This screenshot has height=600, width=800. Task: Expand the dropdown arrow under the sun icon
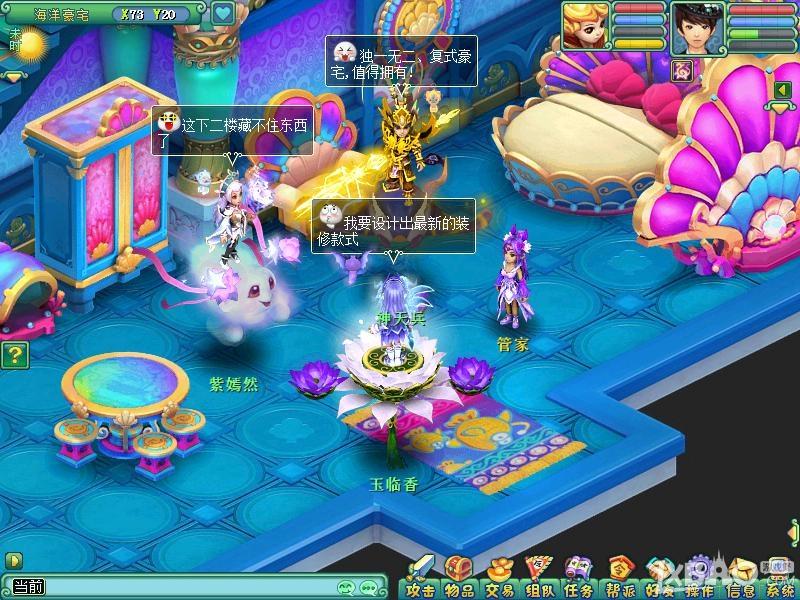coord(14,76)
